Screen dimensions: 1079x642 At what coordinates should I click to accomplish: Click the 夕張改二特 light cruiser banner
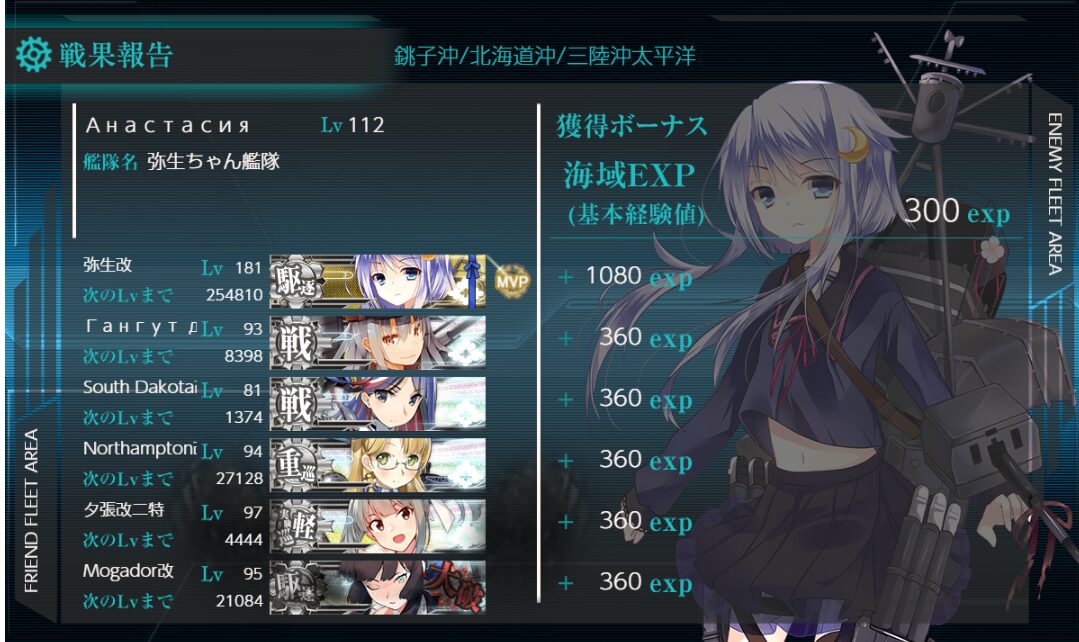378,525
